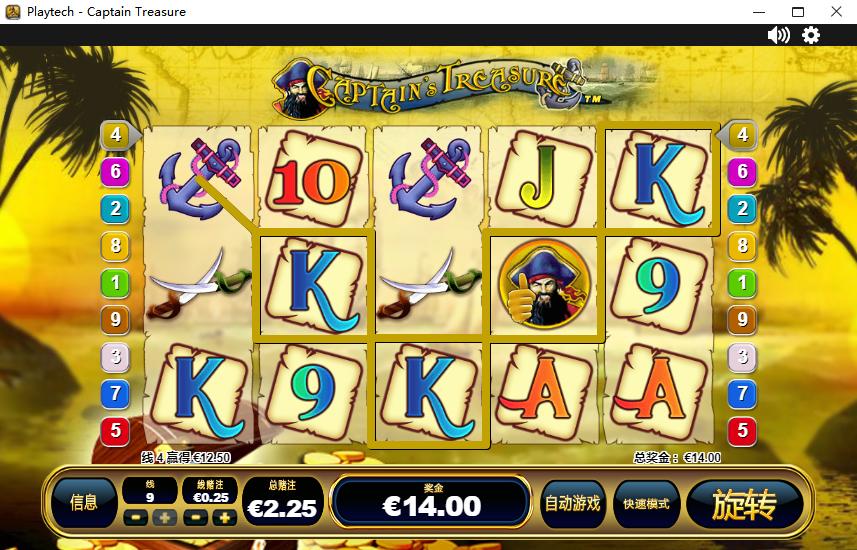Increase the number of lines (线)
857x550 pixels.
click(164, 518)
